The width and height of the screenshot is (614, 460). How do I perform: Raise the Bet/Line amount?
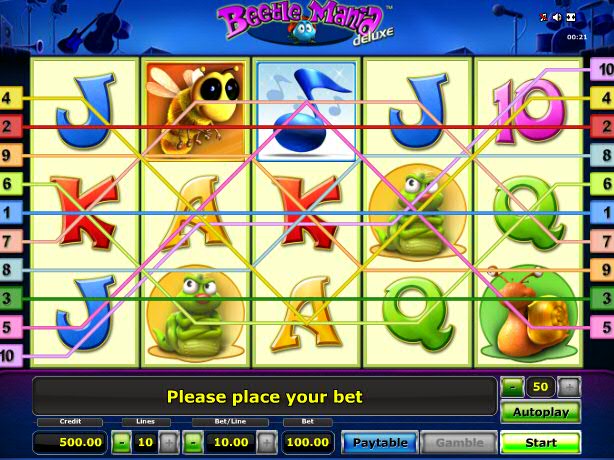268,441
